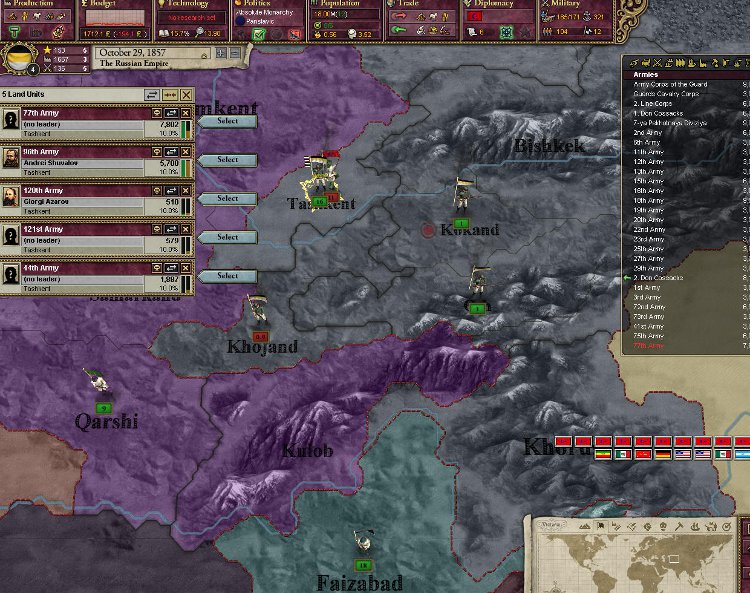
Task: Choose Army Corps of the Guard in outliner
Action: coord(670,85)
